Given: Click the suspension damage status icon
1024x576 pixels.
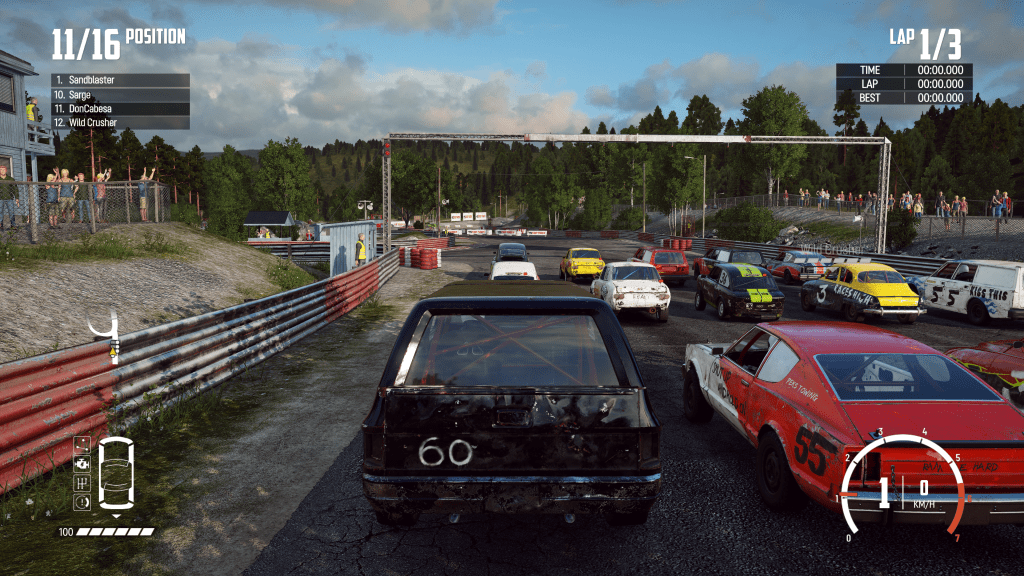Looking at the screenshot, I should [82, 444].
